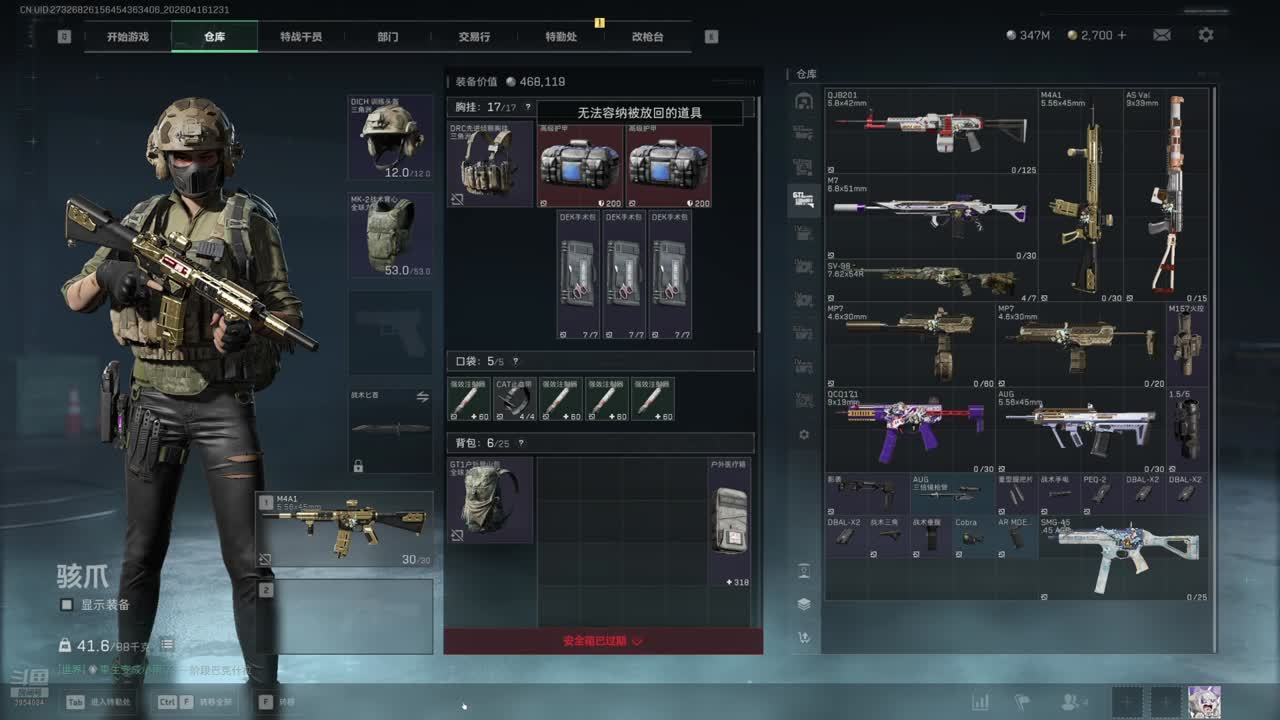Expand the 安全箱已过期 red bar
1280x720 pixels.
click(x=603, y=641)
